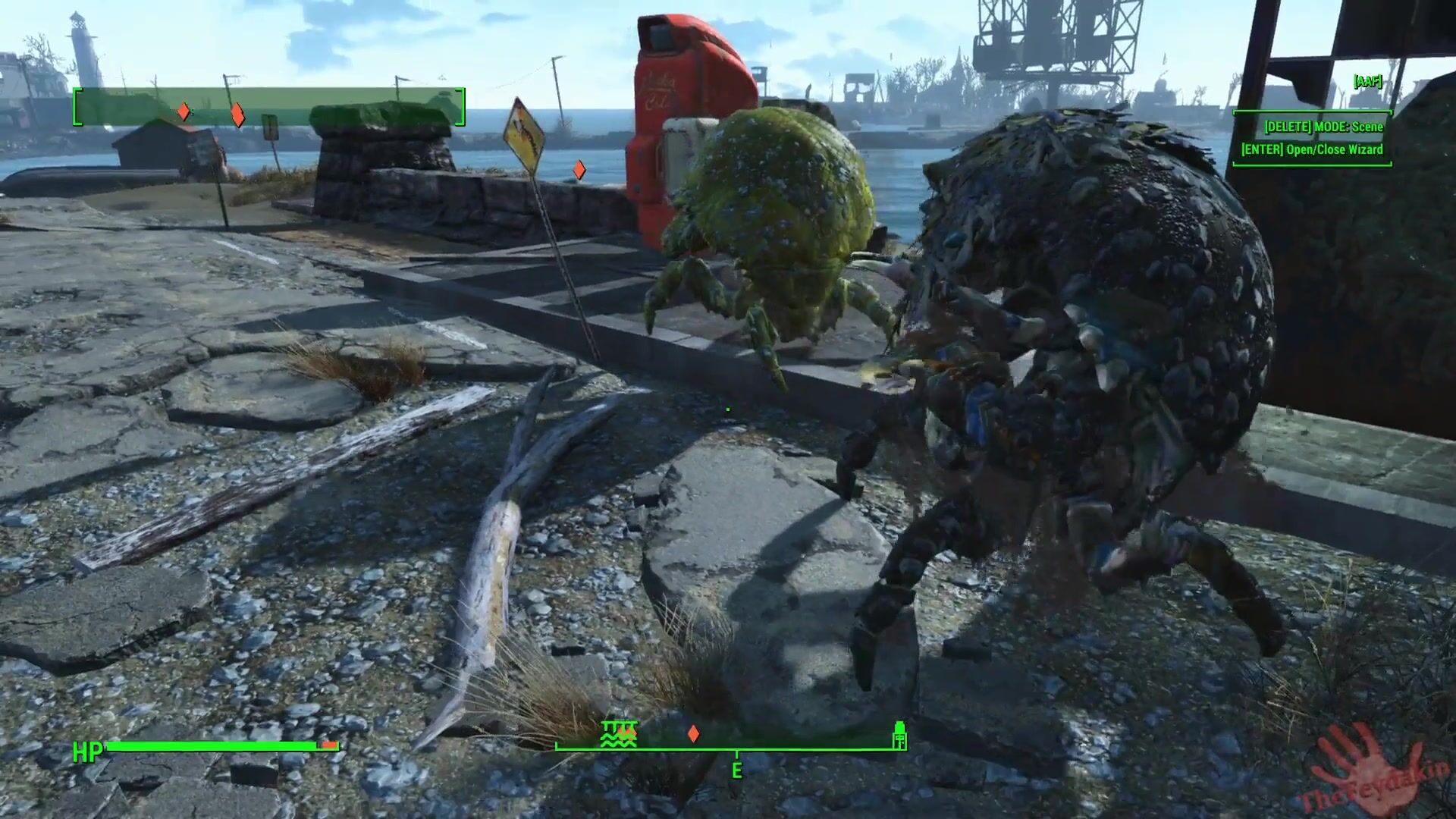The height and width of the screenshot is (819, 1456).
Task: Click the lone red enemy diamond on the compass
Action: click(x=692, y=734)
